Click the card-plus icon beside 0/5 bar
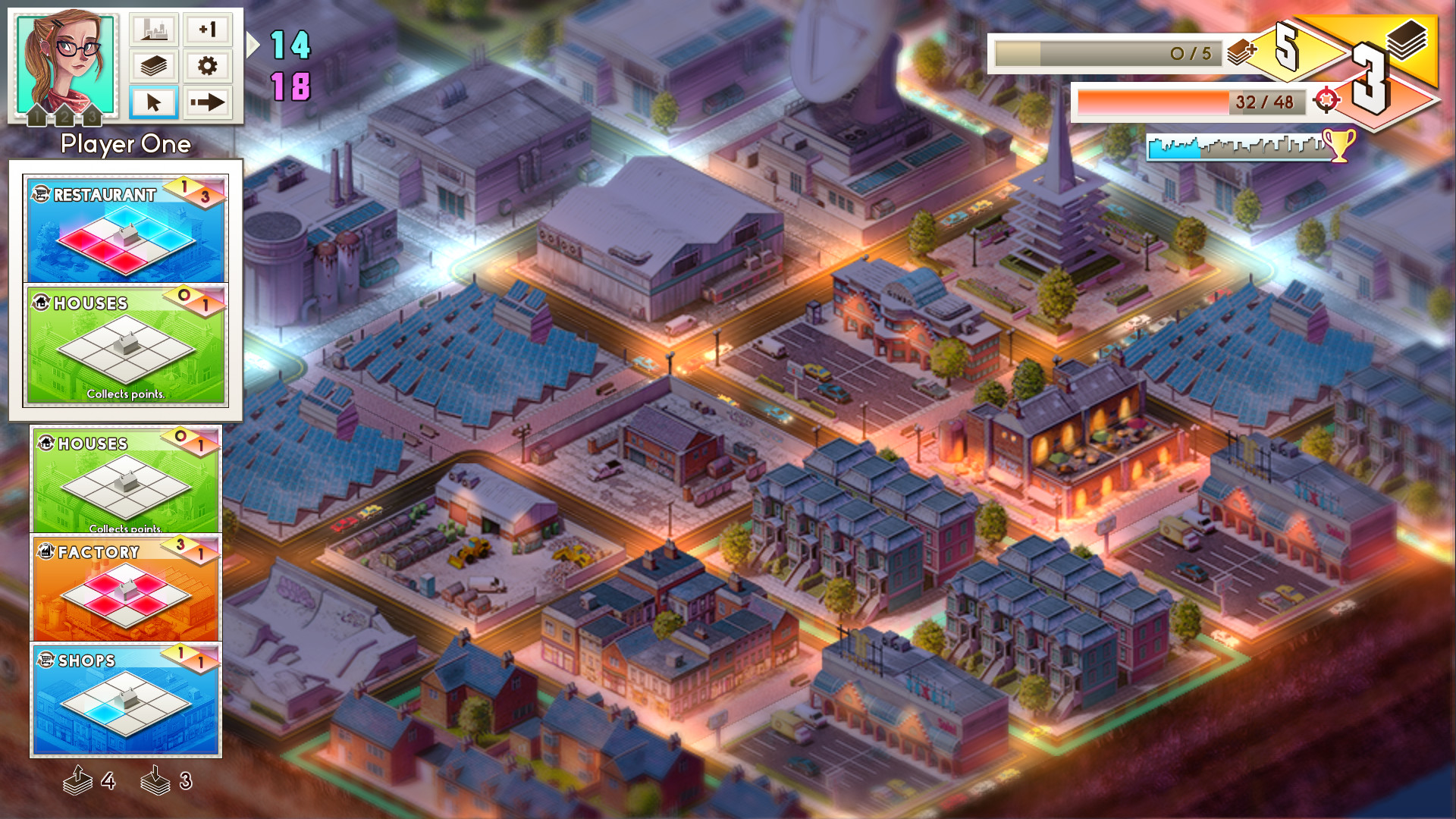The image size is (1456, 819). (x=1241, y=54)
